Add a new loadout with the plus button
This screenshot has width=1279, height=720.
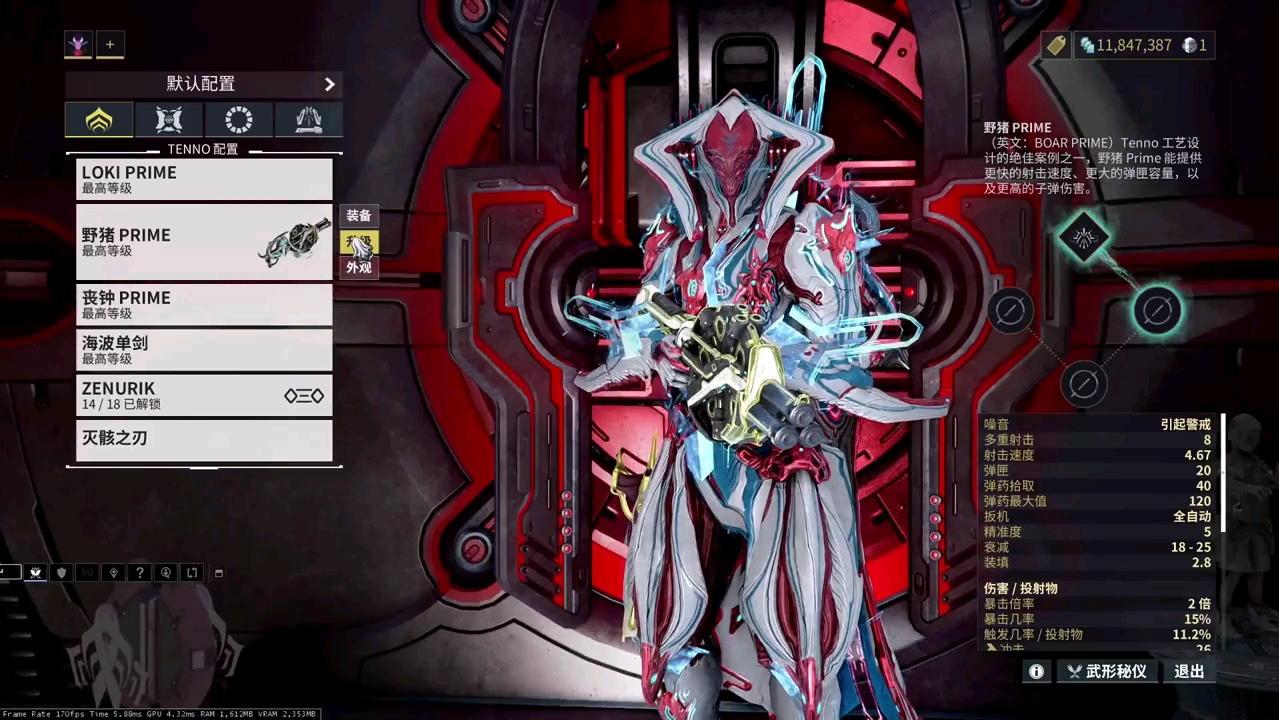pyautogui.click(x=110, y=44)
